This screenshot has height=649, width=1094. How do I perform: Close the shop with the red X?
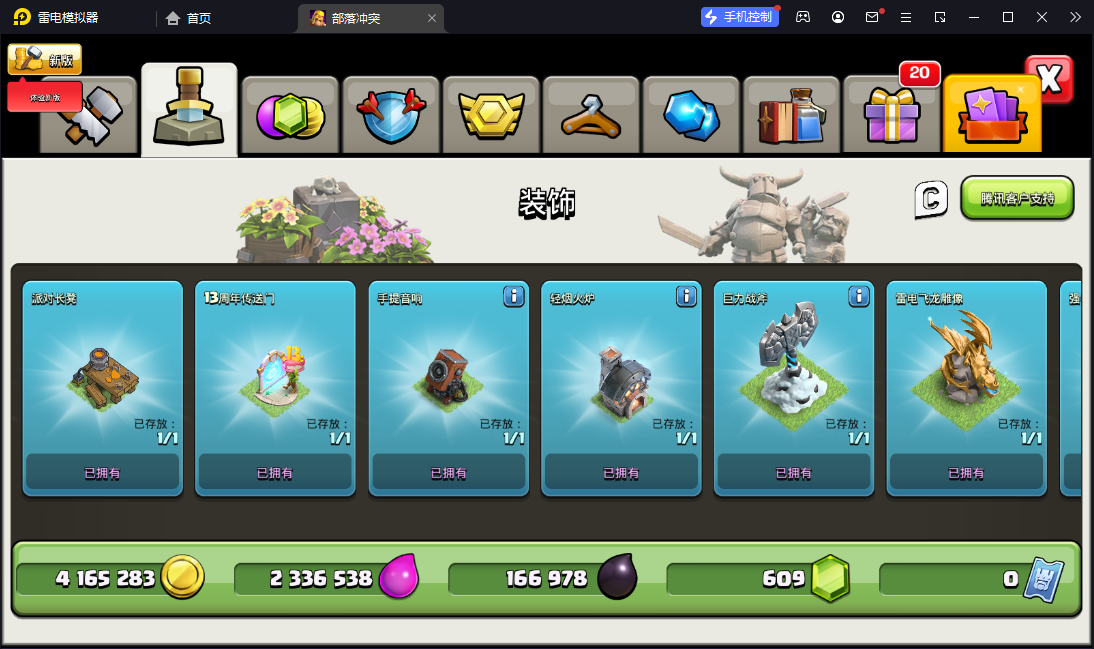coord(1049,79)
